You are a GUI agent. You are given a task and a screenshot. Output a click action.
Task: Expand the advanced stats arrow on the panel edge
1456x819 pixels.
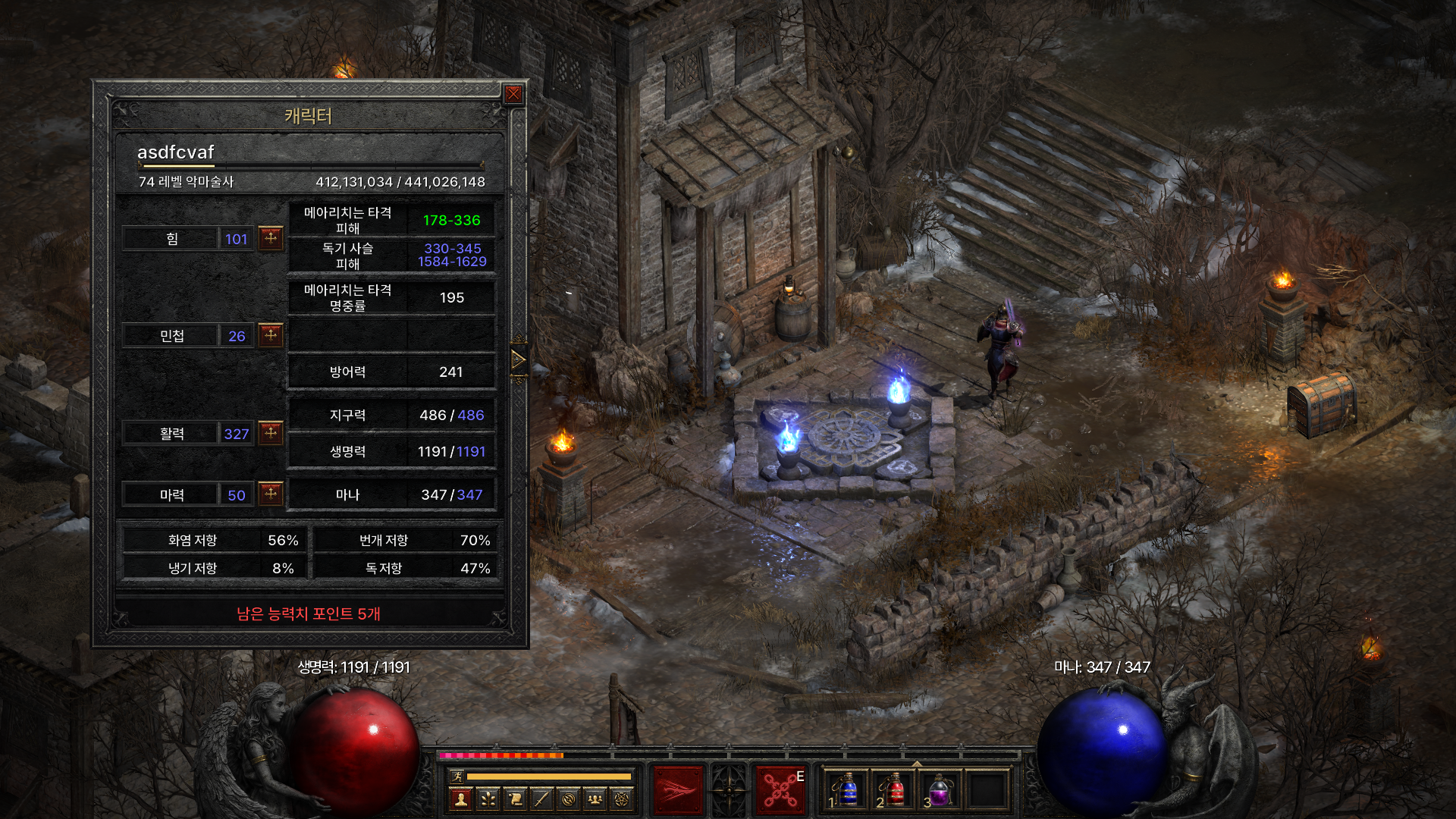519,359
